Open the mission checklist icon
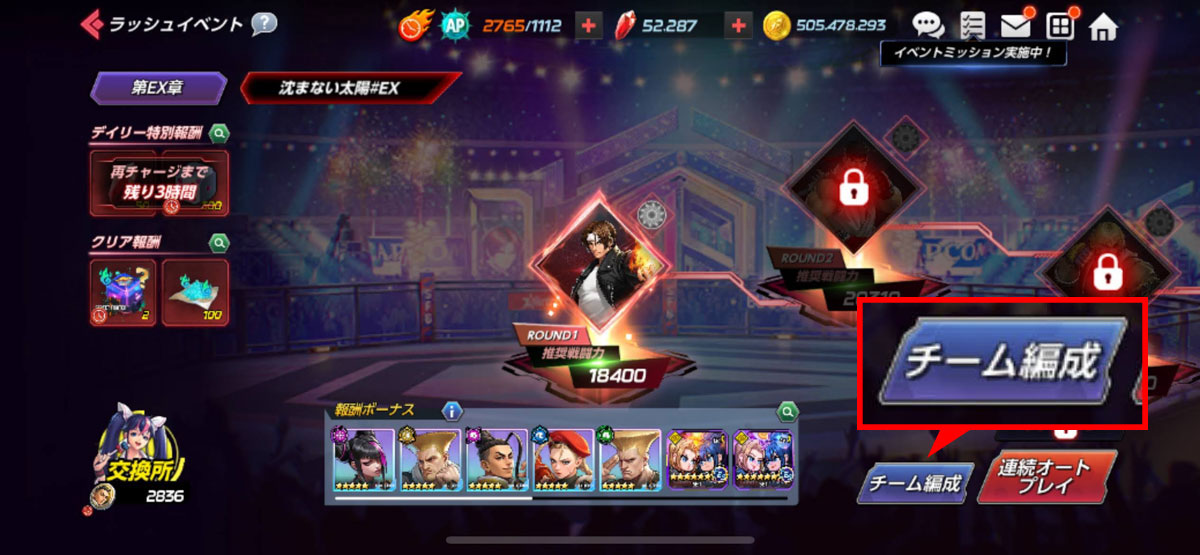Screen dimensions: 1200x555 point(971,25)
